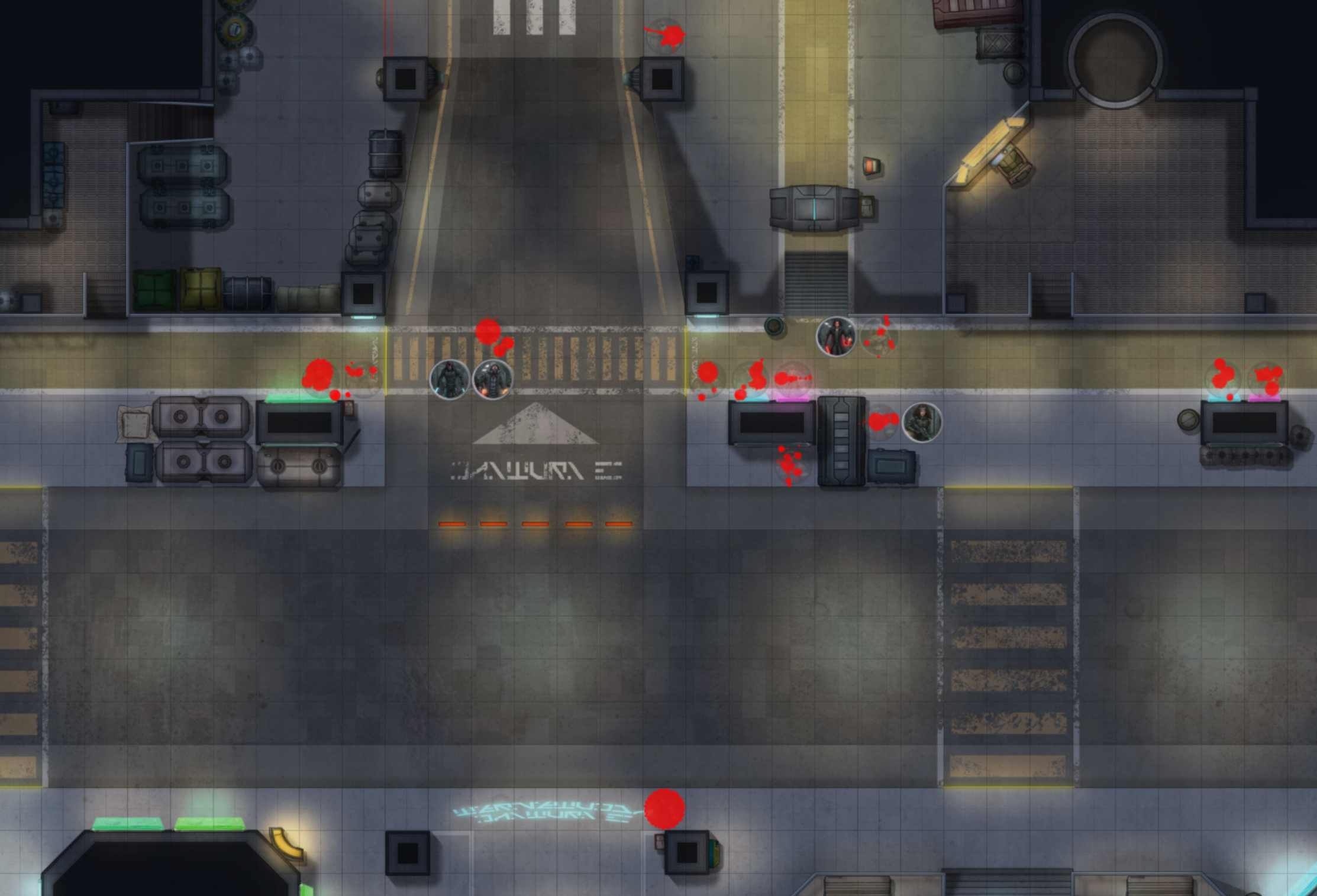Image resolution: width=1317 pixels, height=896 pixels.
Task: Select the gas-mask token with glowing orange hands
Action: (x=493, y=379)
